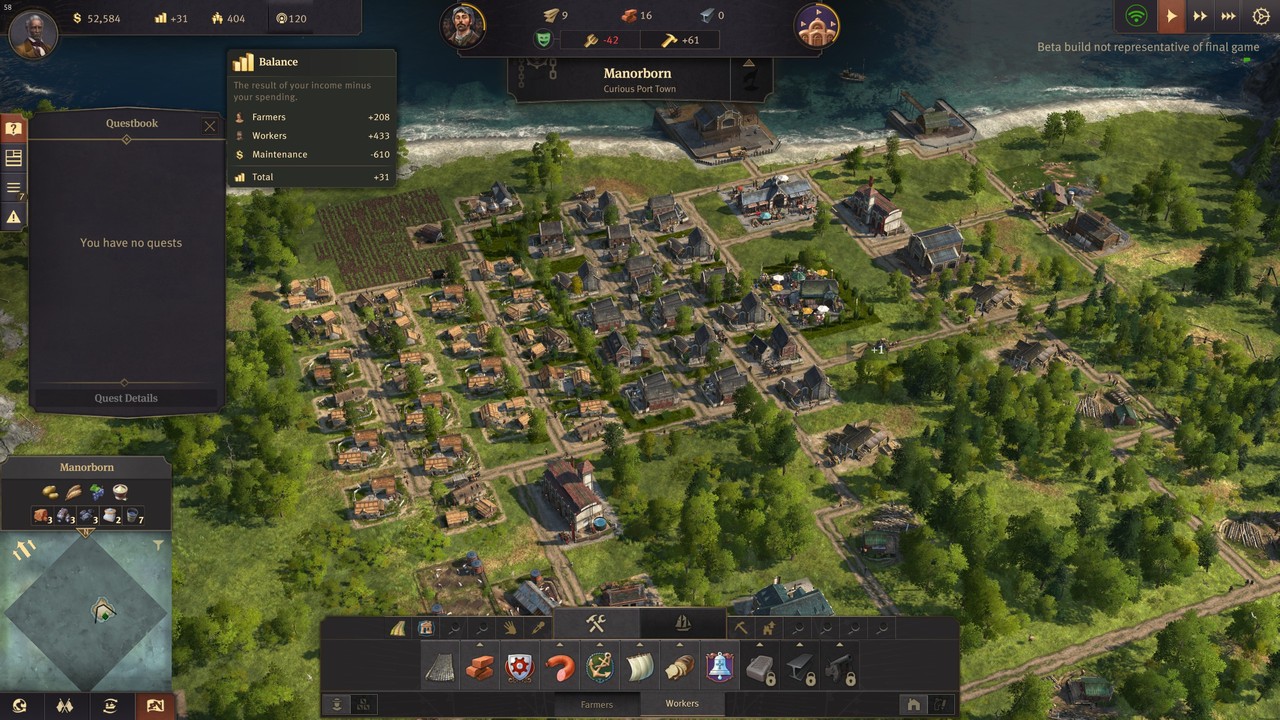Open the gear settings menu
The width and height of the screenshot is (1280, 720).
coord(1260,17)
